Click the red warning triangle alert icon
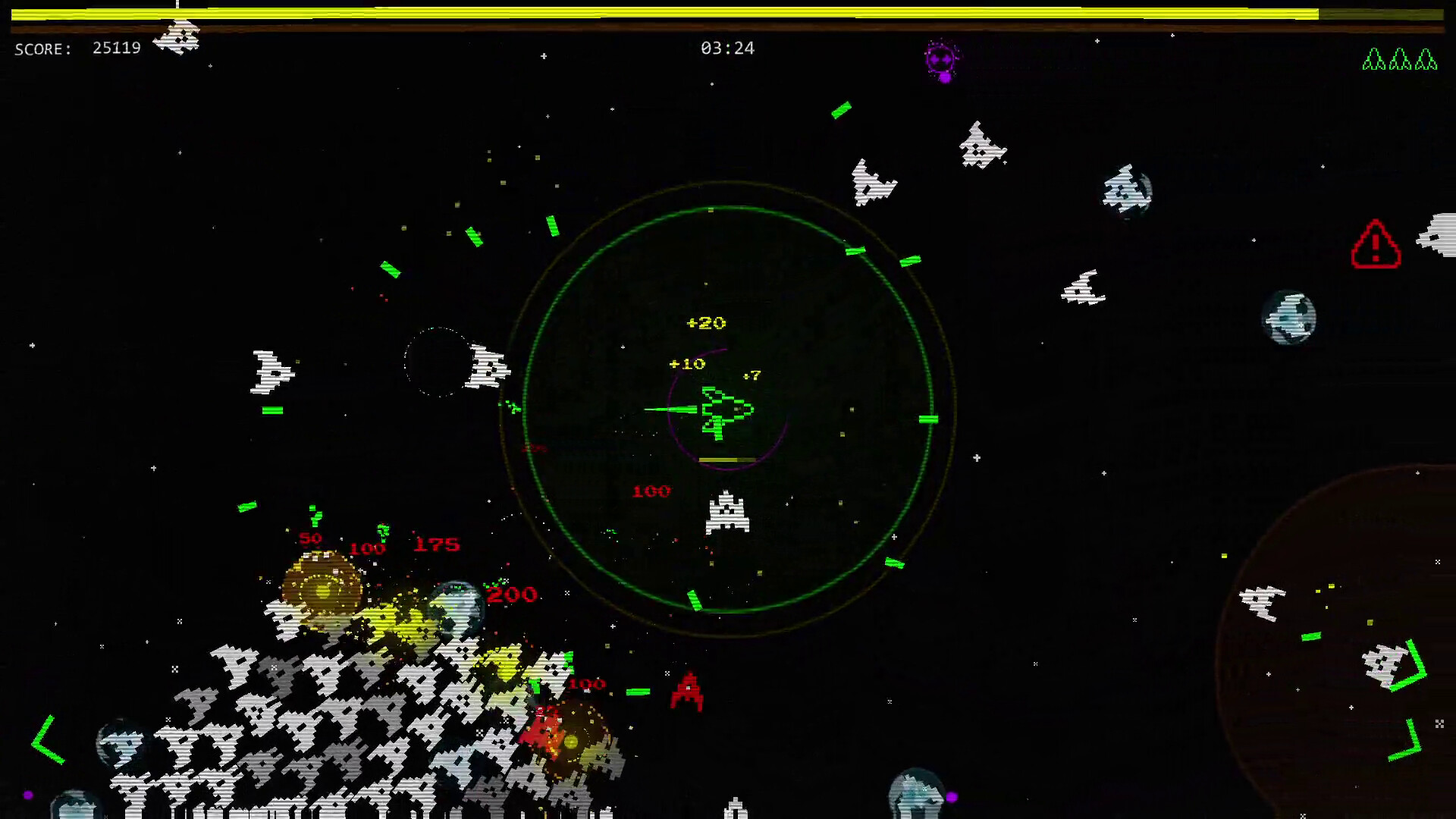1456x819 pixels. (x=1376, y=245)
